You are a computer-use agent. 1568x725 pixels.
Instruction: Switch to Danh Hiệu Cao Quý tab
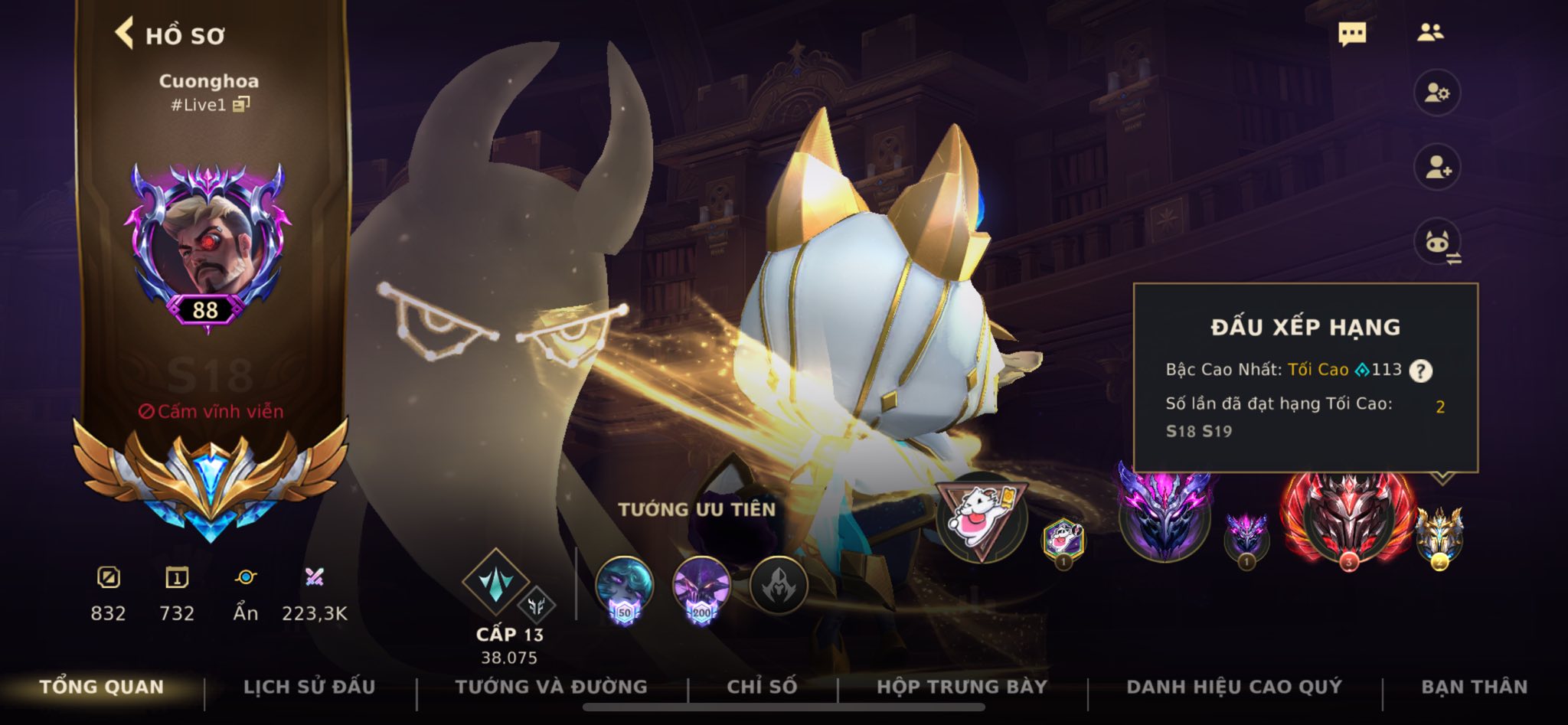coord(1234,687)
